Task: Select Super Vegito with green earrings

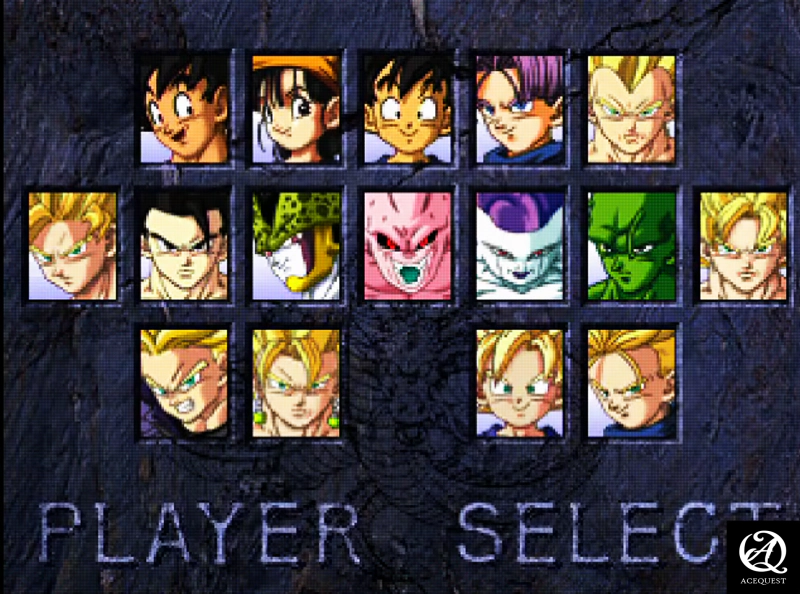Action: click(296, 383)
